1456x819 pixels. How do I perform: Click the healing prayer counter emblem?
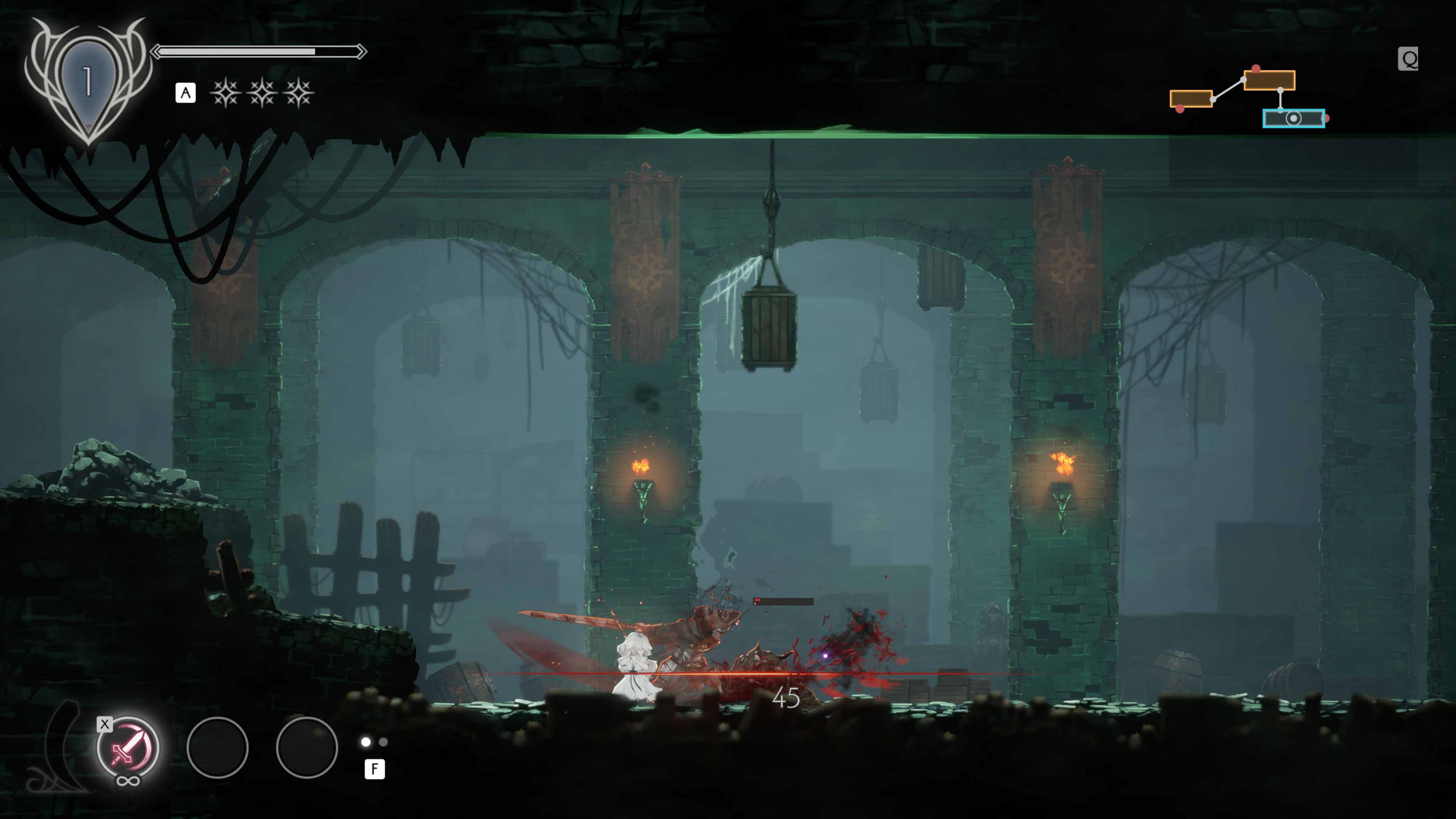click(x=88, y=80)
